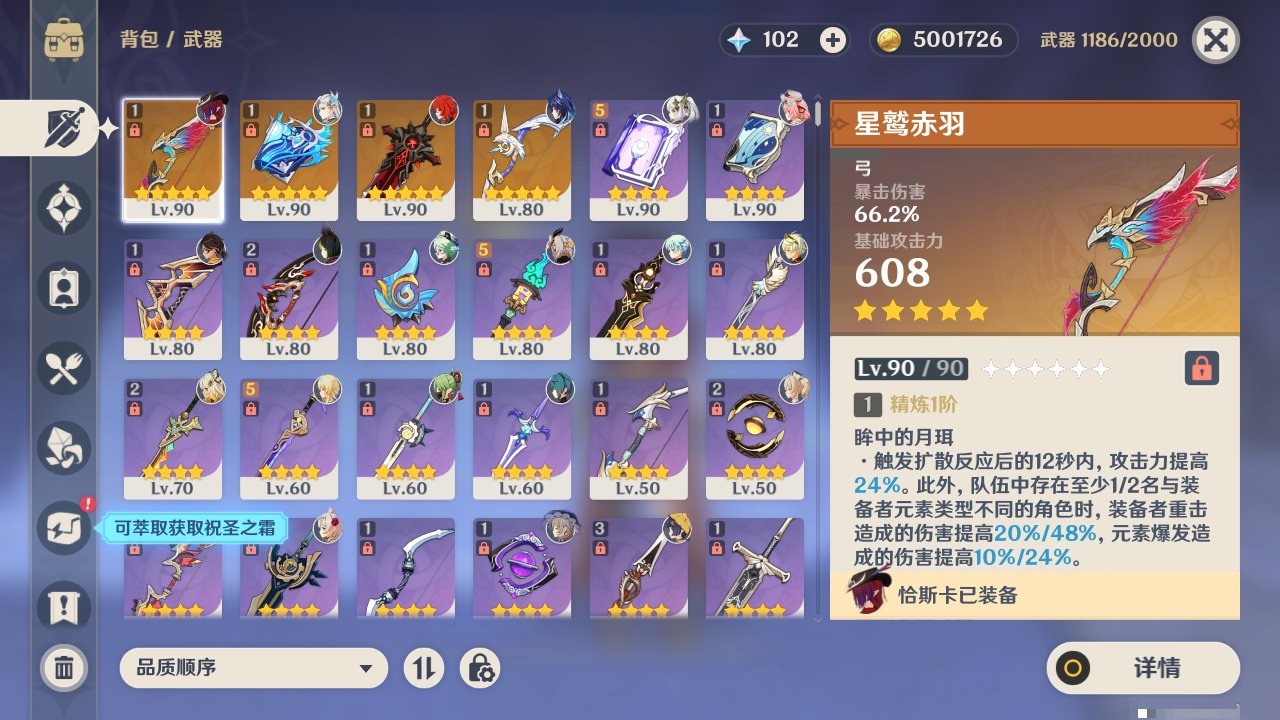Image resolution: width=1280 pixels, height=720 pixels.
Task: Add primogems with the plus button
Action: pos(832,40)
